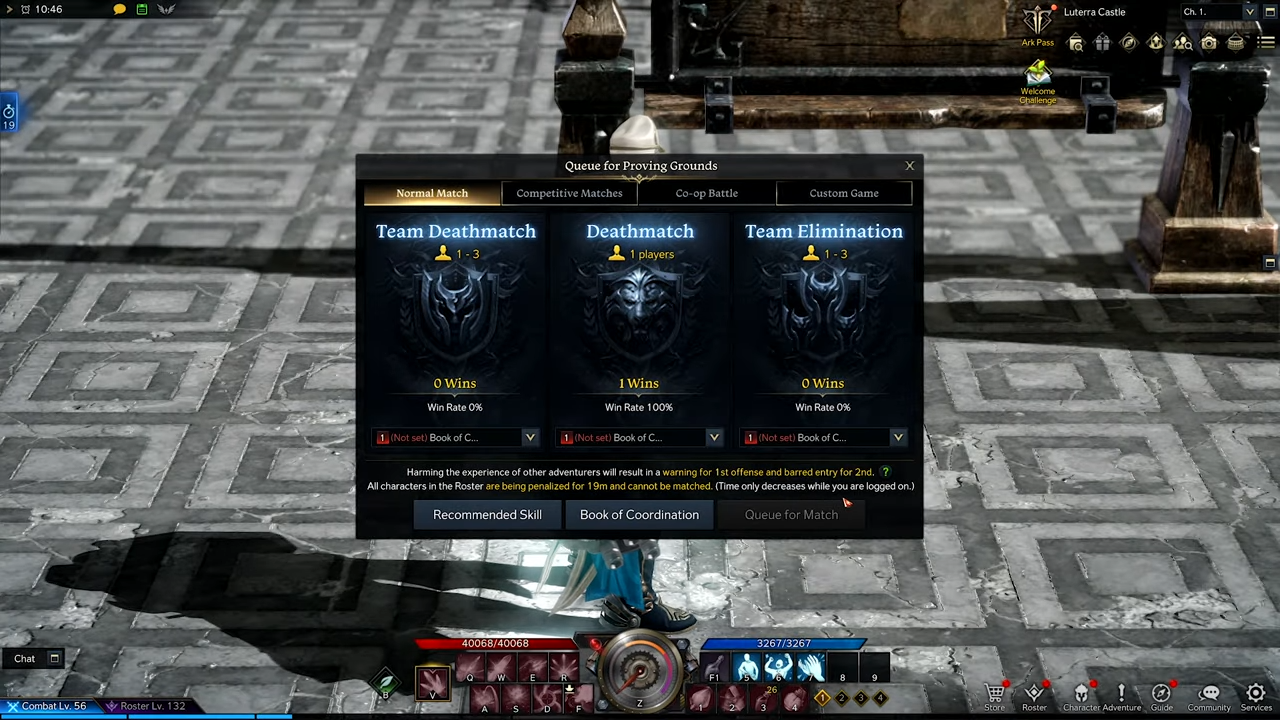The width and height of the screenshot is (1280, 720).
Task: Select the Co-op Battle tab
Action: (x=706, y=193)
